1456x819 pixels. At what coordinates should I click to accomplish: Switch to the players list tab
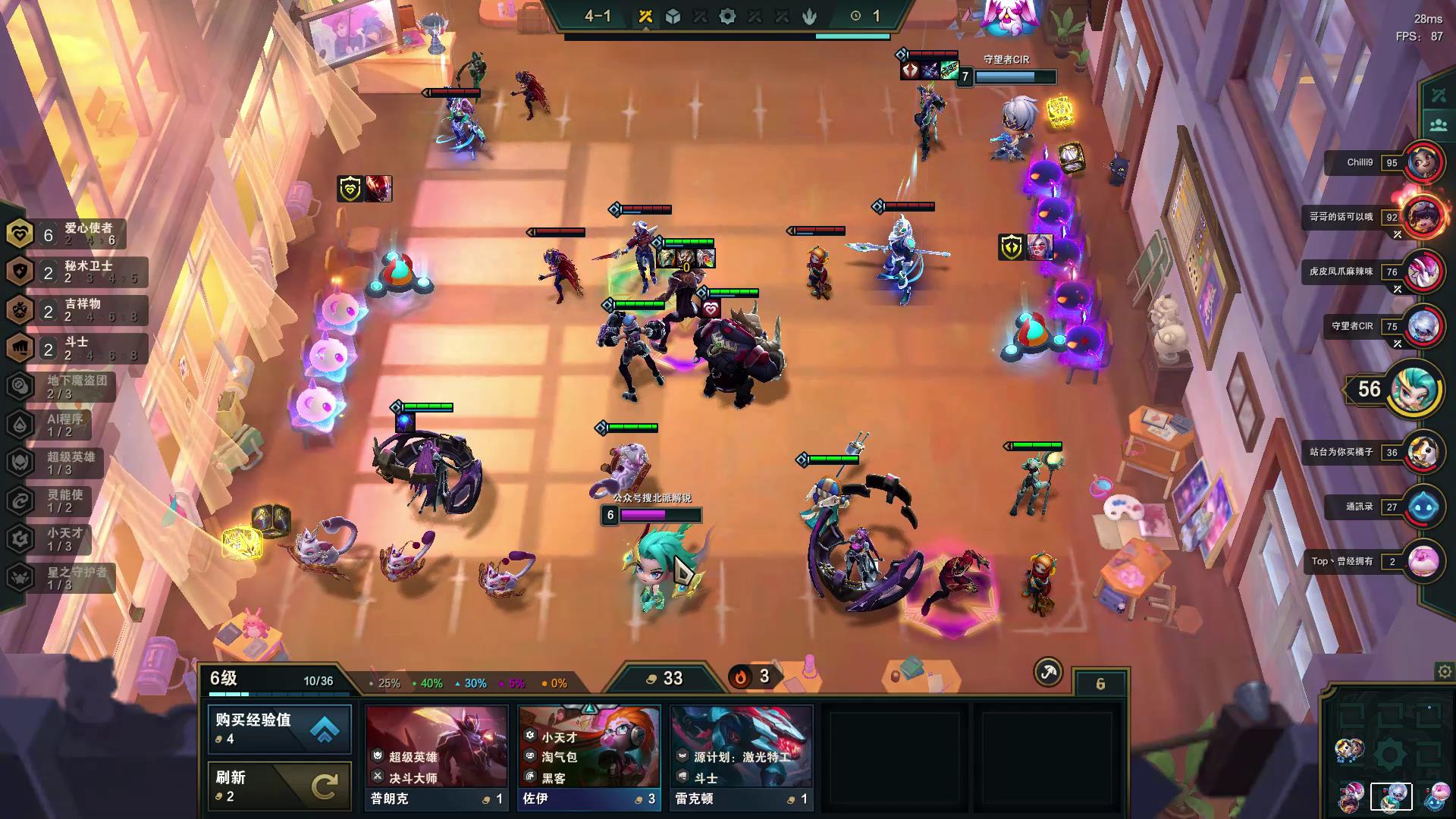1439,124
